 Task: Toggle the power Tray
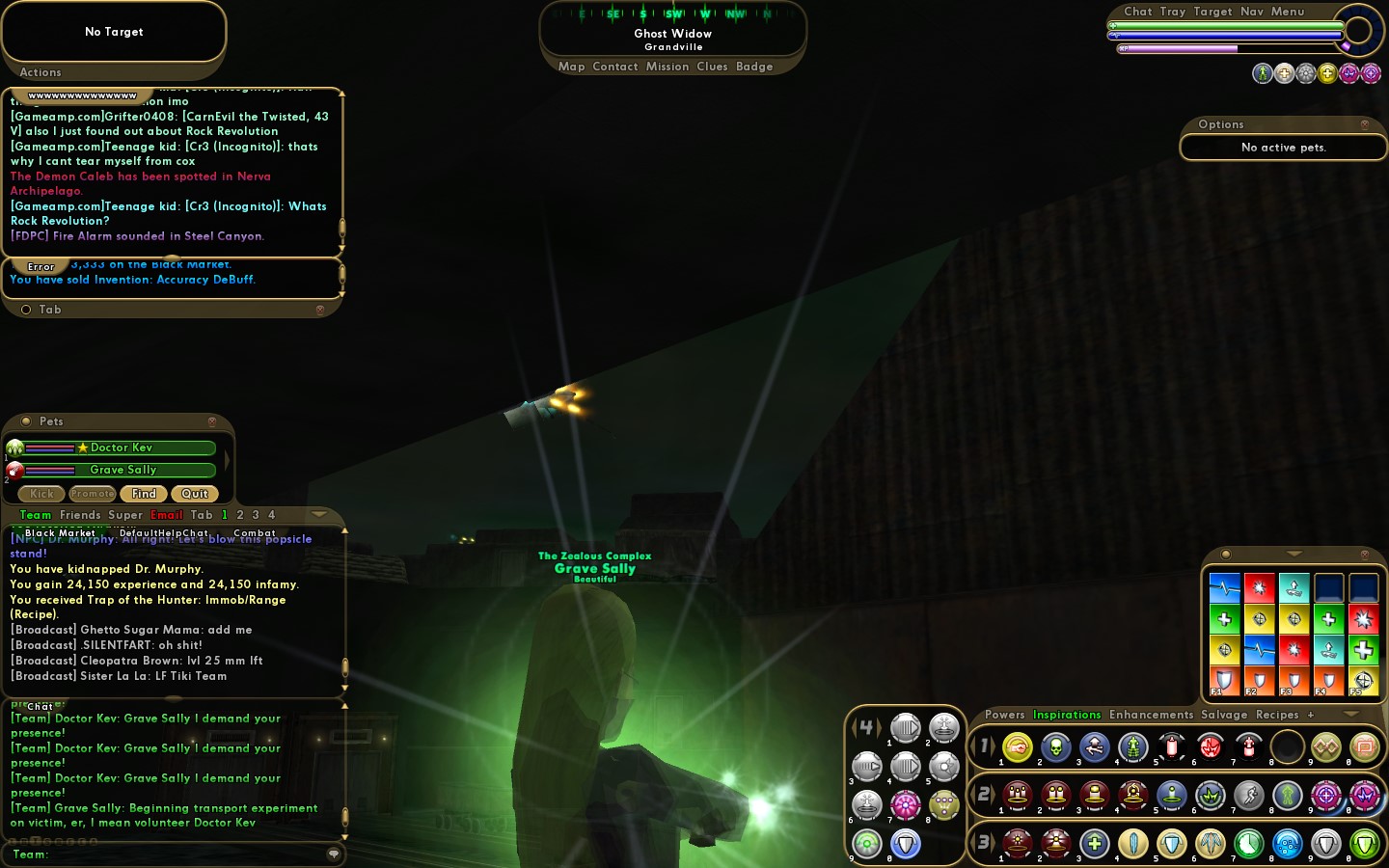[1173, 12]
